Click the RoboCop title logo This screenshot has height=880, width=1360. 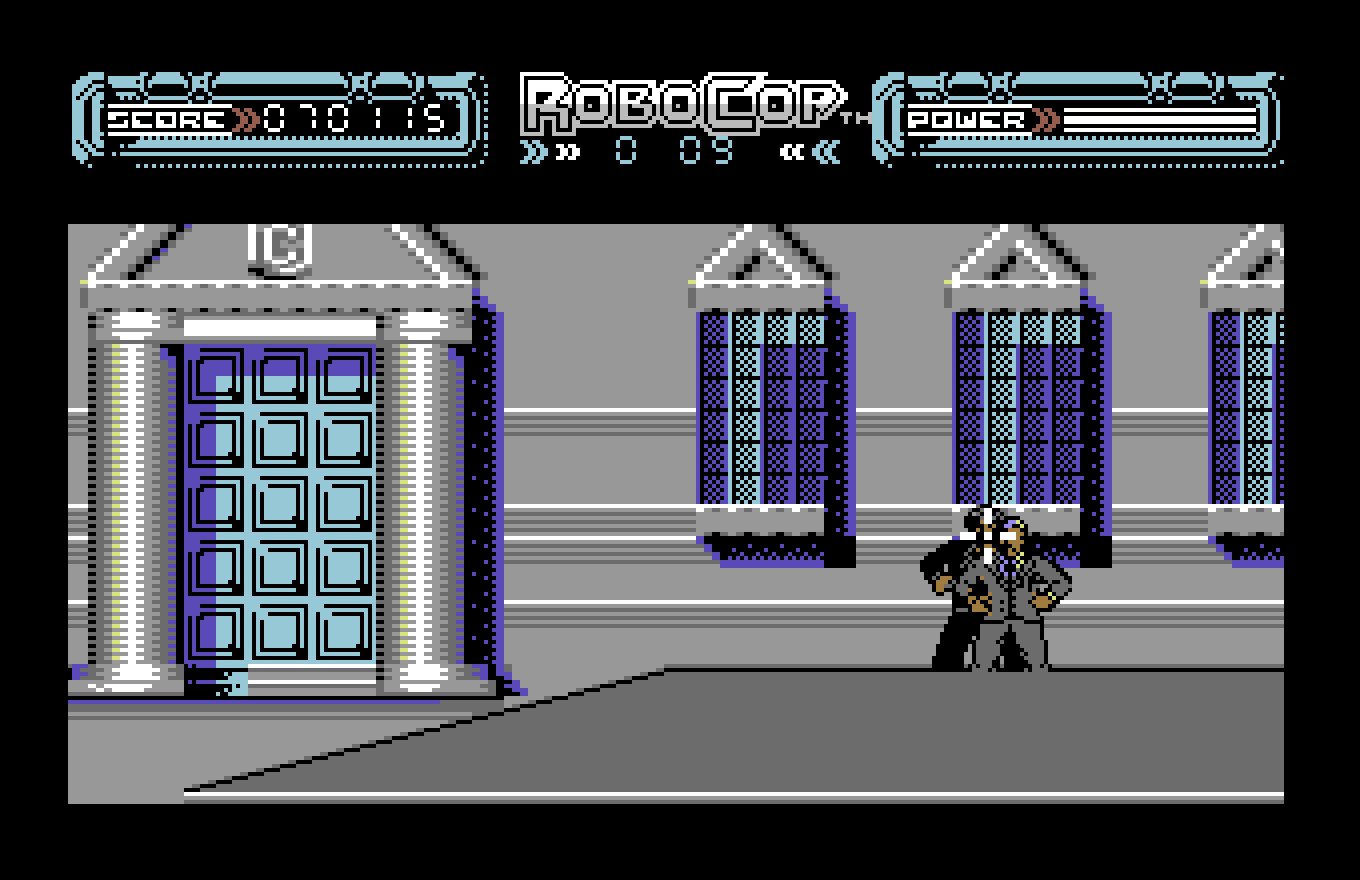678,105
